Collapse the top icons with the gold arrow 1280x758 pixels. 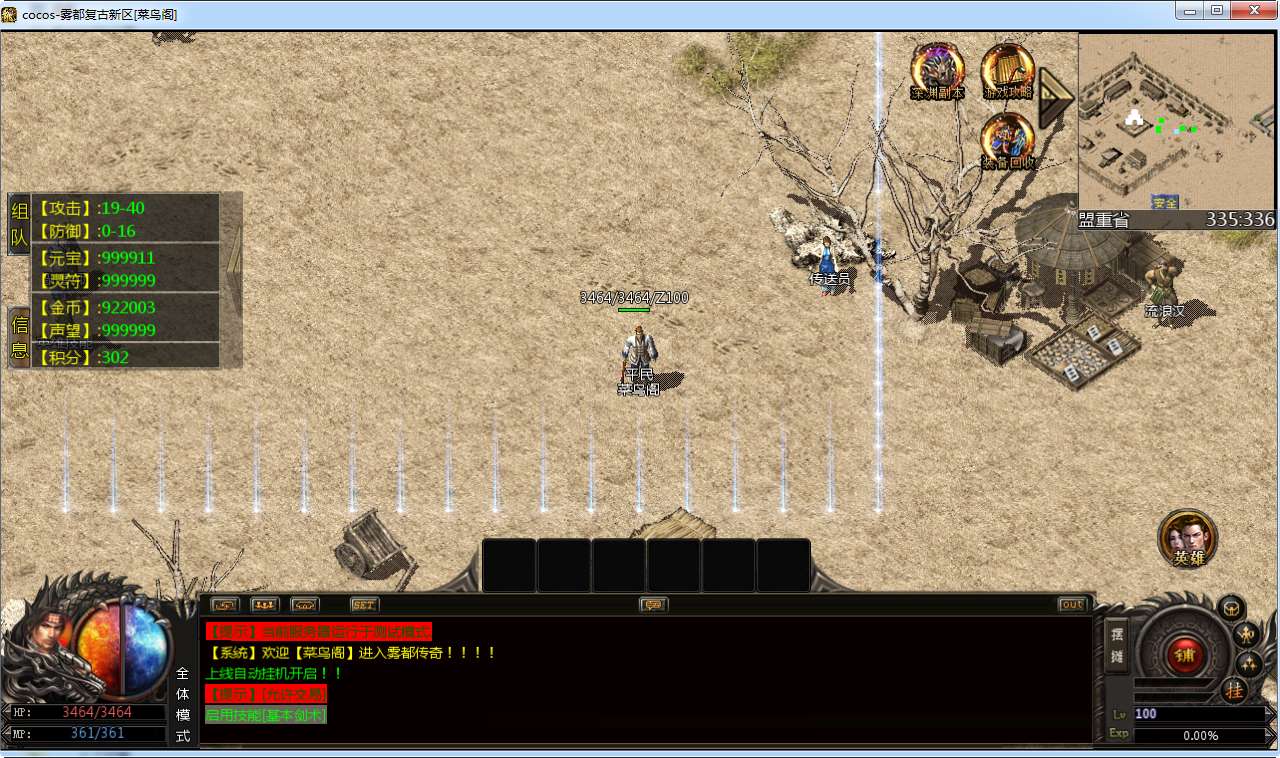point(1054,97)
